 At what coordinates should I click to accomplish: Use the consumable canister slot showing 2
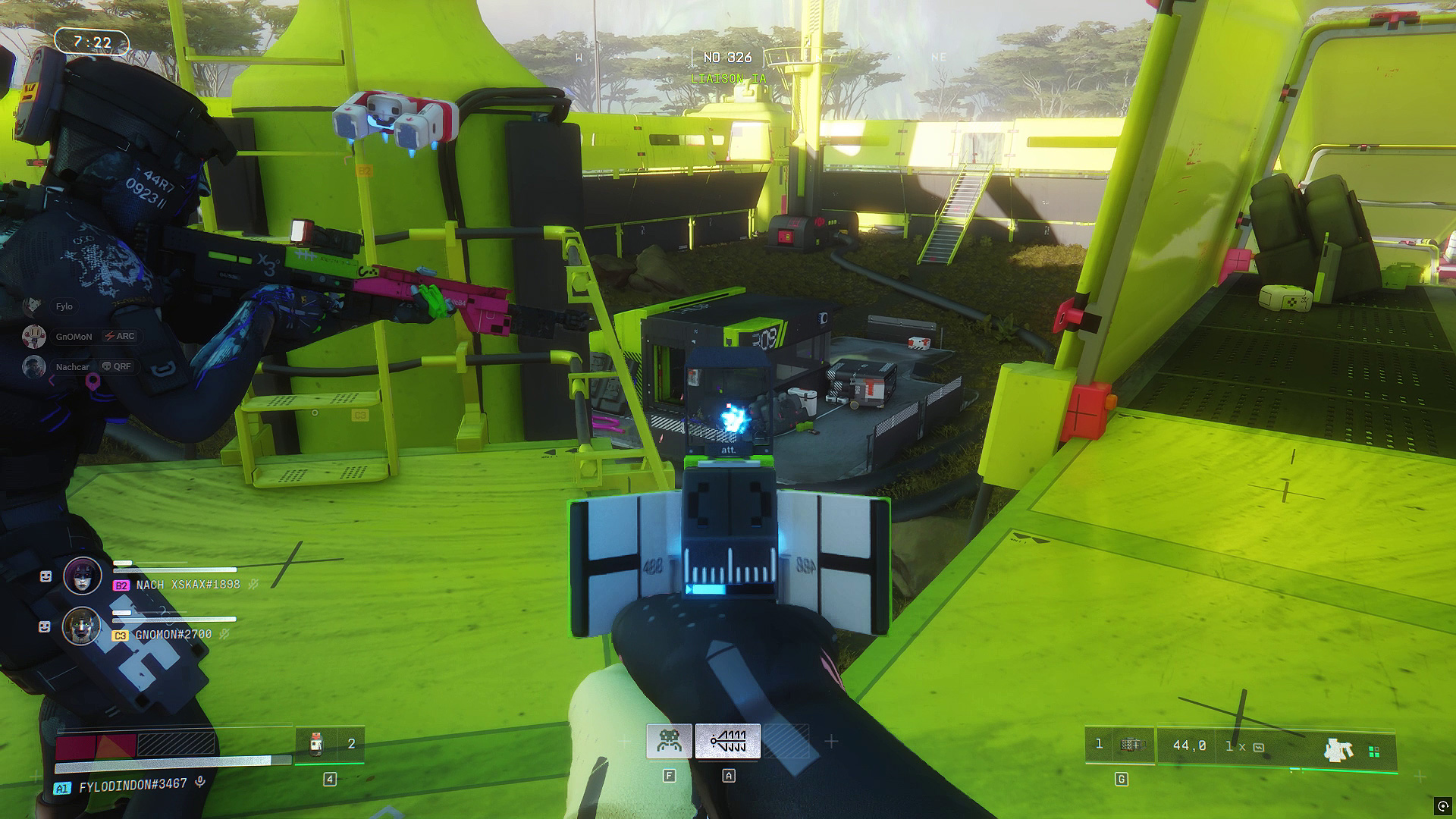coord(330,744)
